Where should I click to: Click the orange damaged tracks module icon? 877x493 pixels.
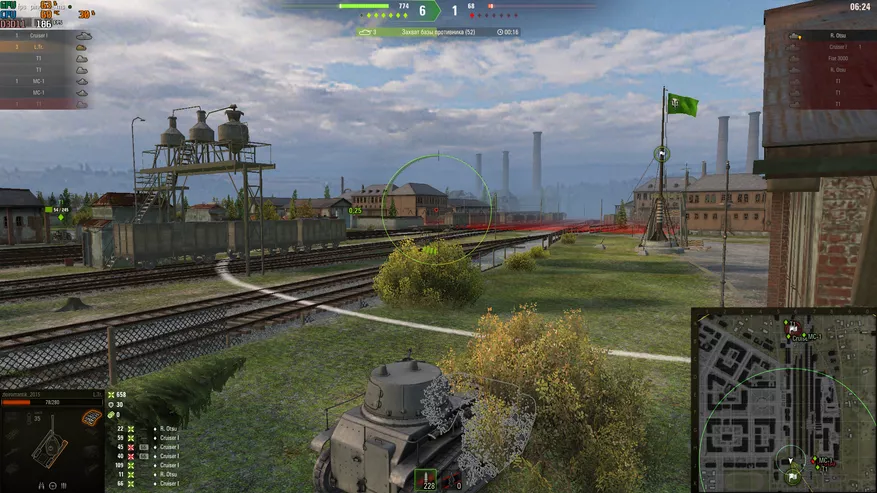89,417
